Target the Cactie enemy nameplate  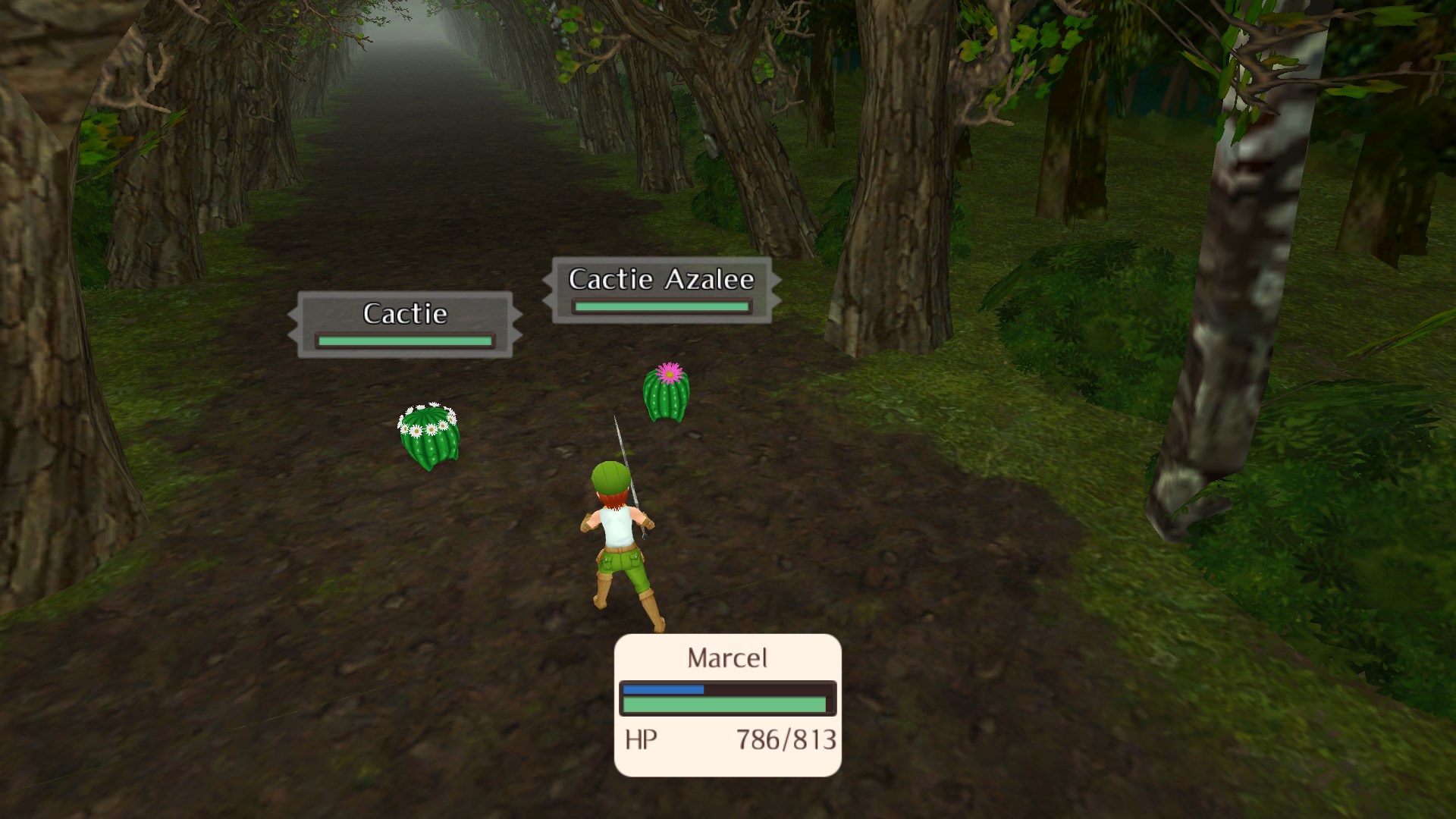click(x=405, y=324)
